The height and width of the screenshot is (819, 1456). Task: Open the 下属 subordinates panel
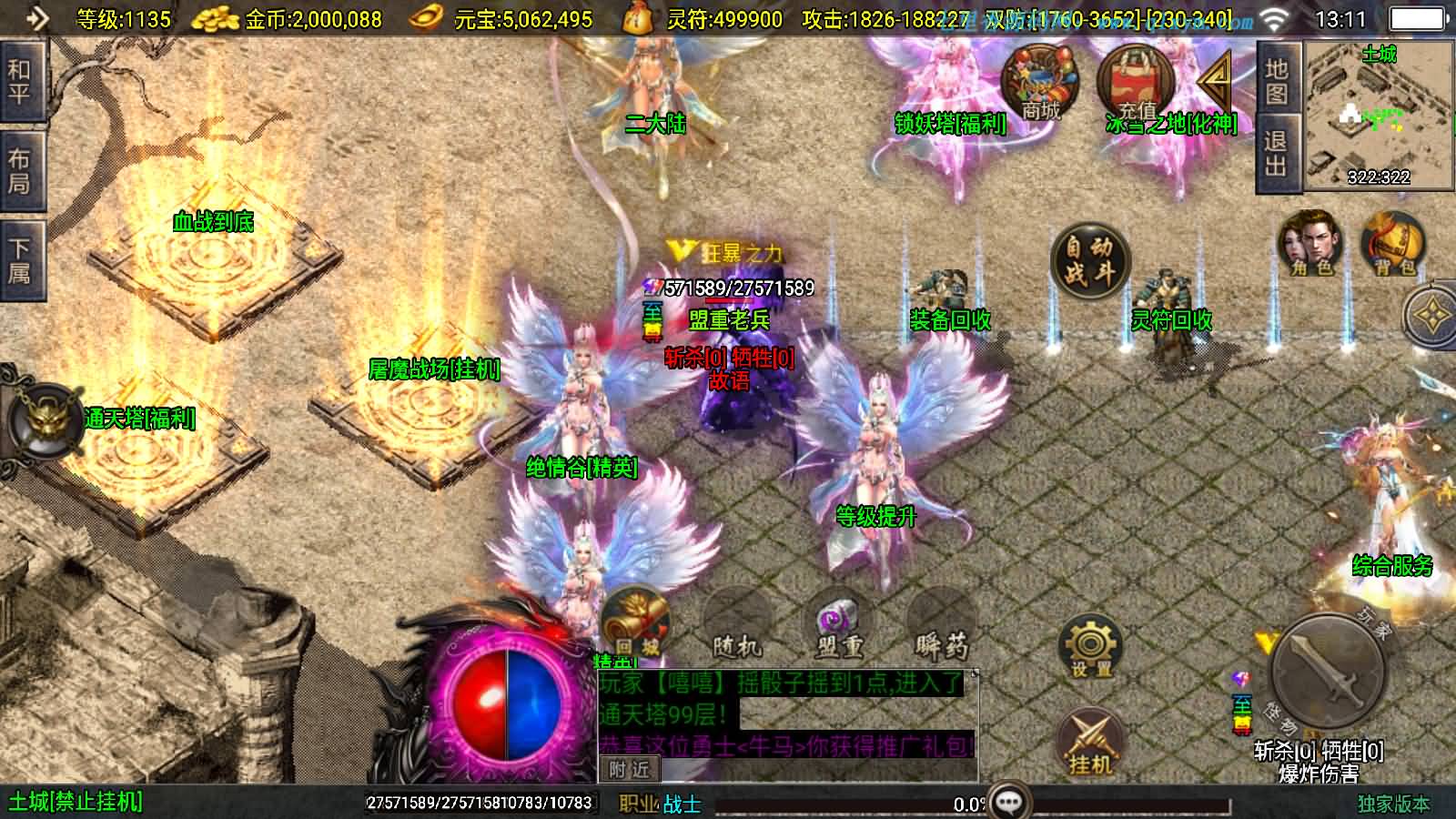[19, 259]
